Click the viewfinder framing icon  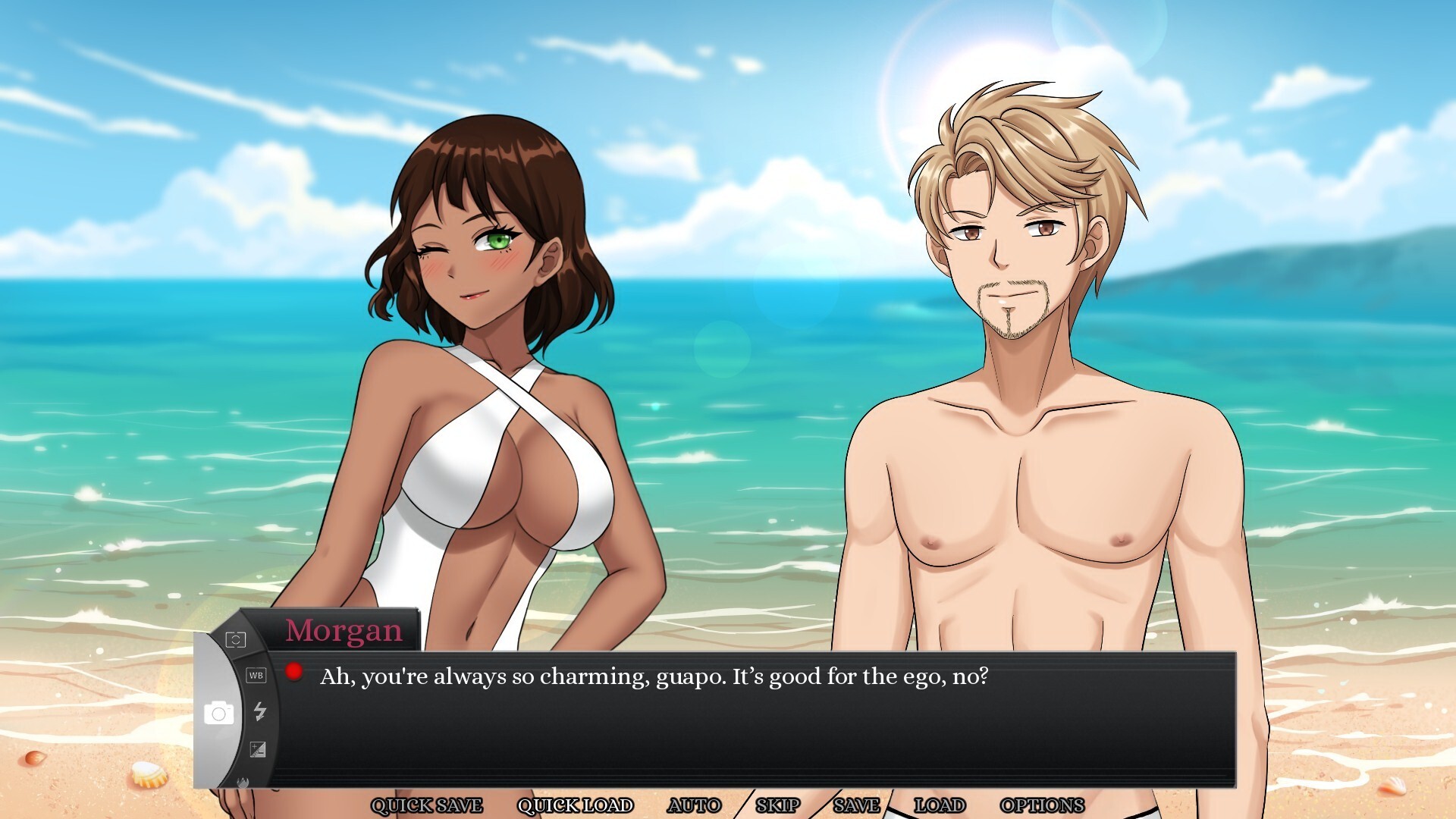click(236, 640)
